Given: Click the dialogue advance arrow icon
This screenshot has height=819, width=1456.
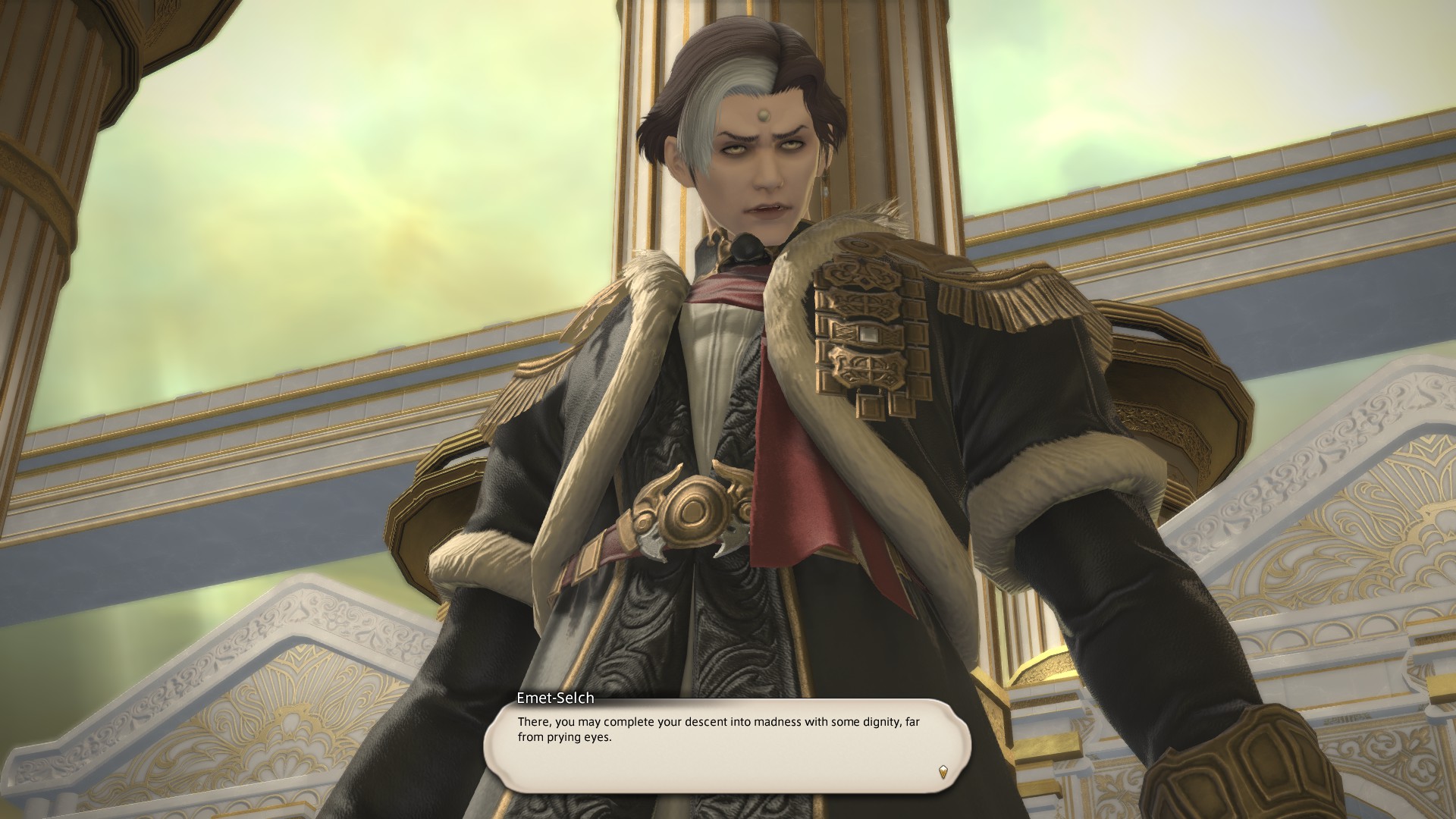Looking at the screenshot, I should [x=943, y=772].
